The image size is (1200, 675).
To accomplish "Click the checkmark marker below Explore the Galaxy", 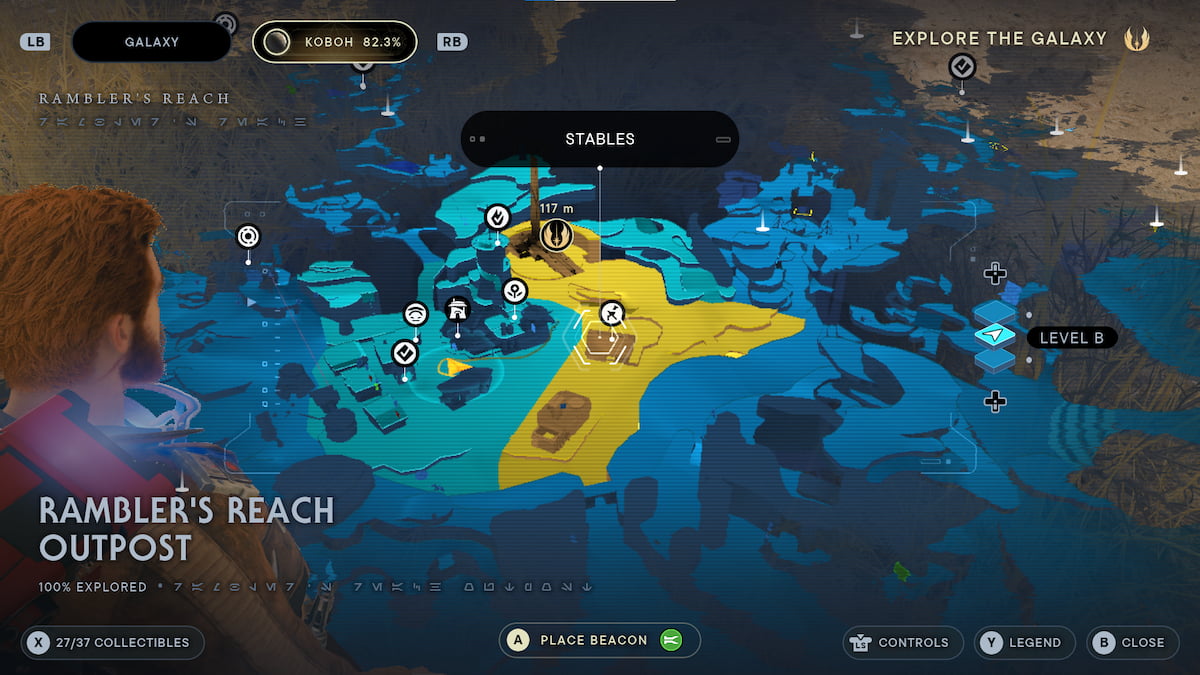I will 962,67.
